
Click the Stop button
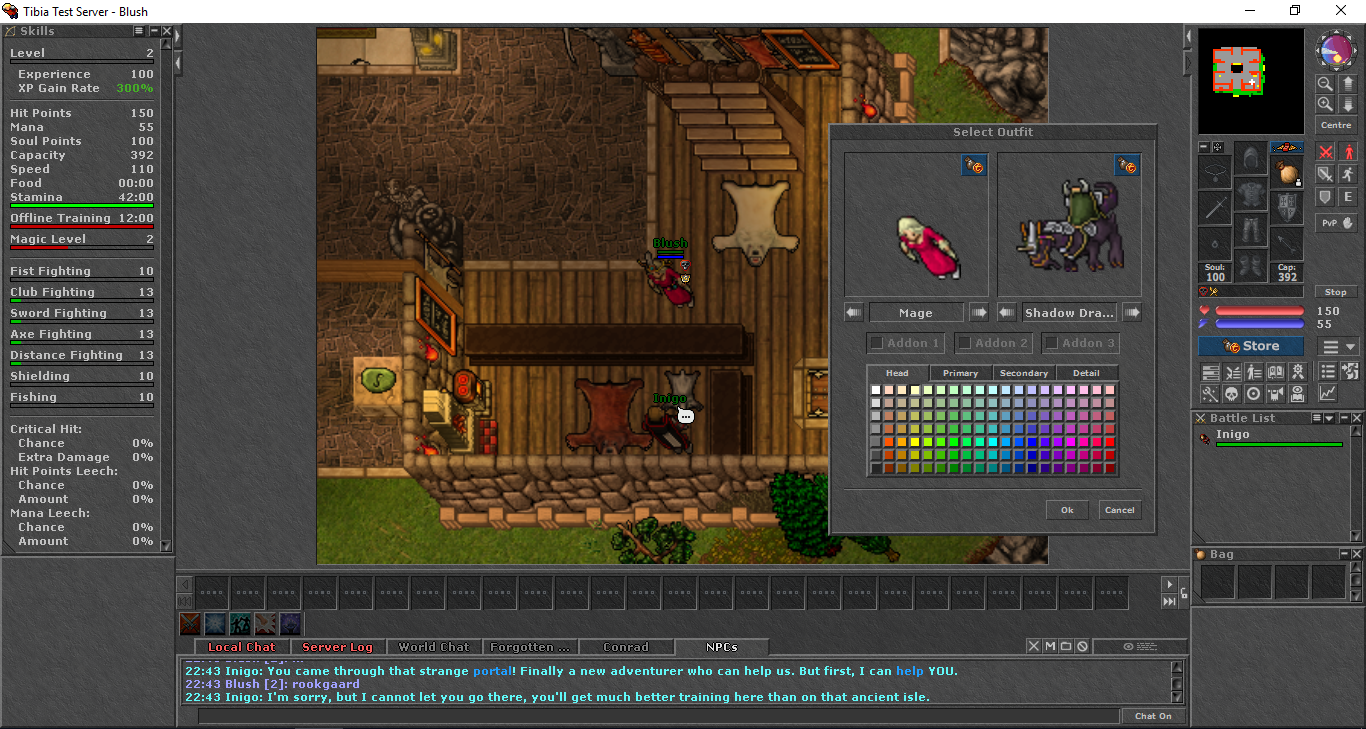click(x=1336, y=292)
